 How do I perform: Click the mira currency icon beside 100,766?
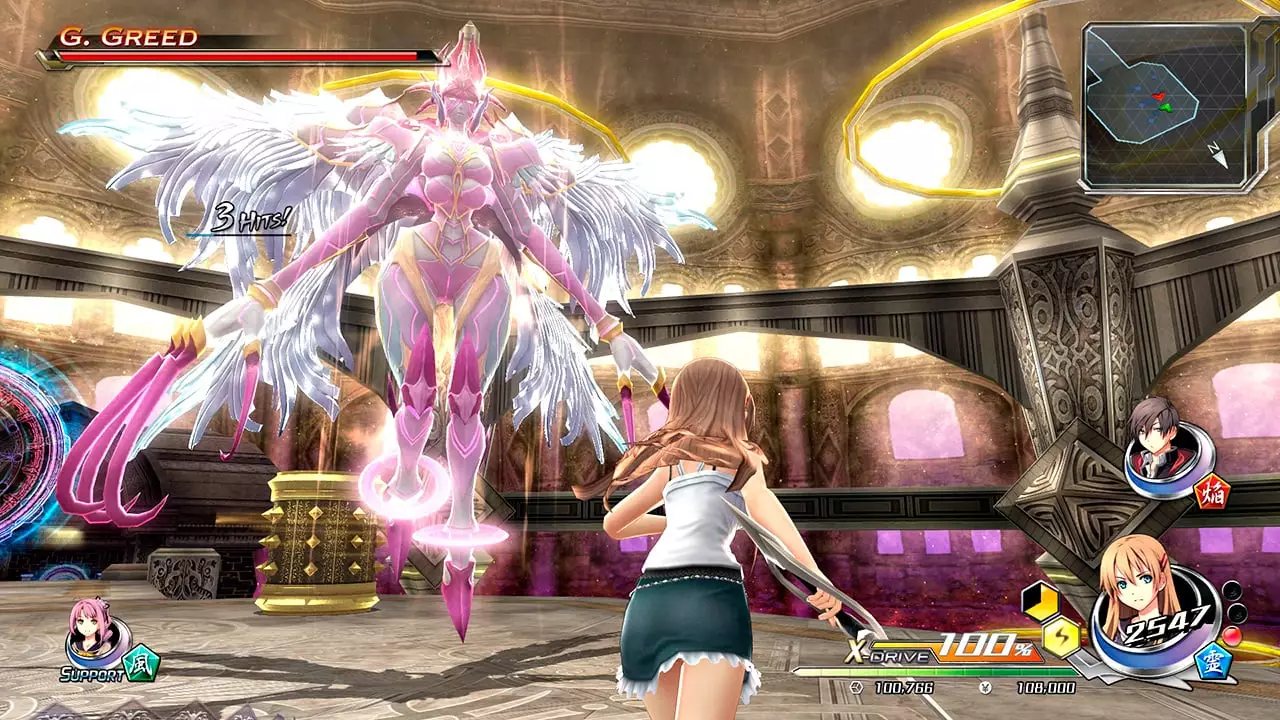(x=856, y=689)
